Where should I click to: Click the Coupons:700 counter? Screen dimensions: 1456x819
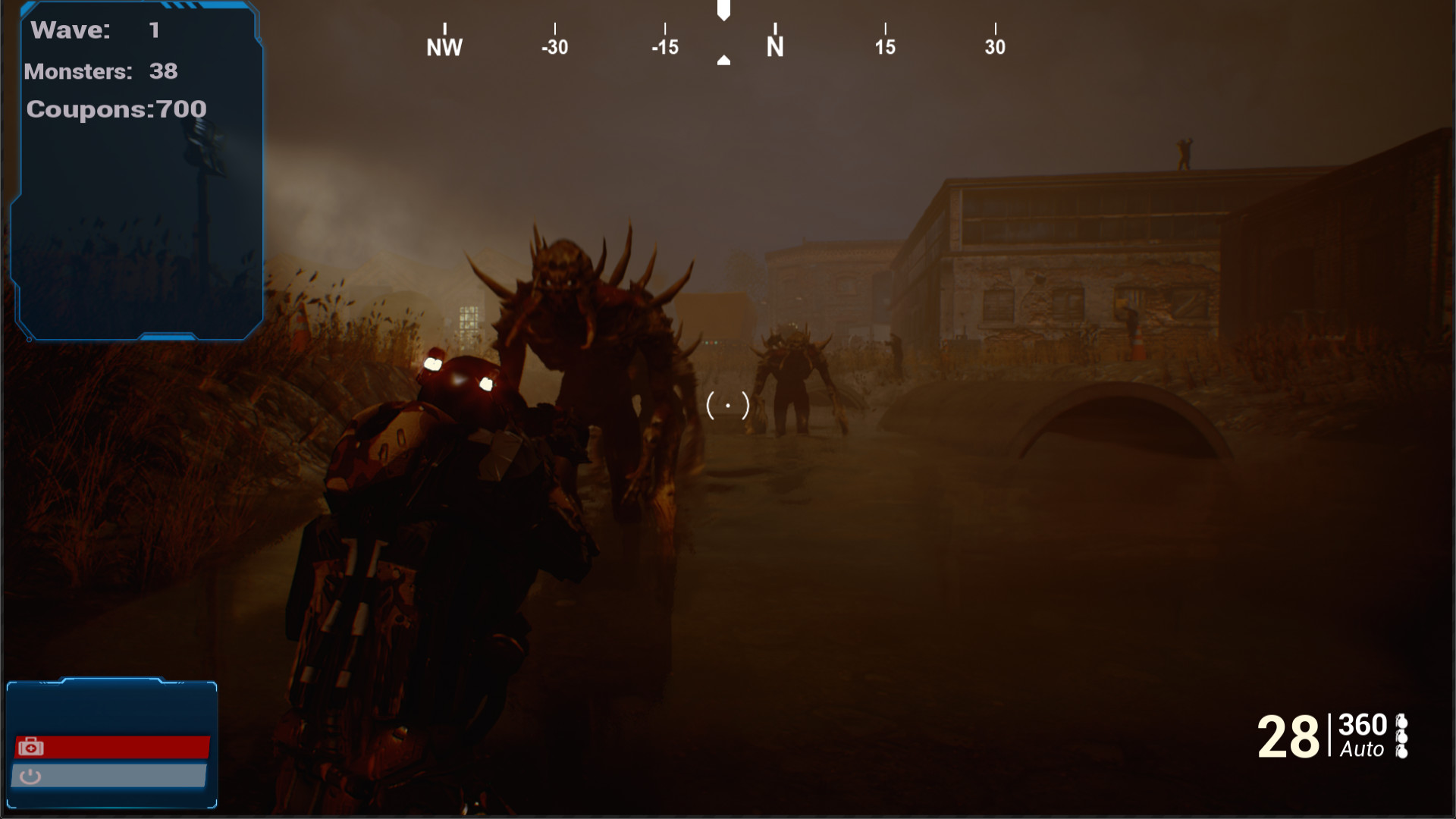pos(115,108)
